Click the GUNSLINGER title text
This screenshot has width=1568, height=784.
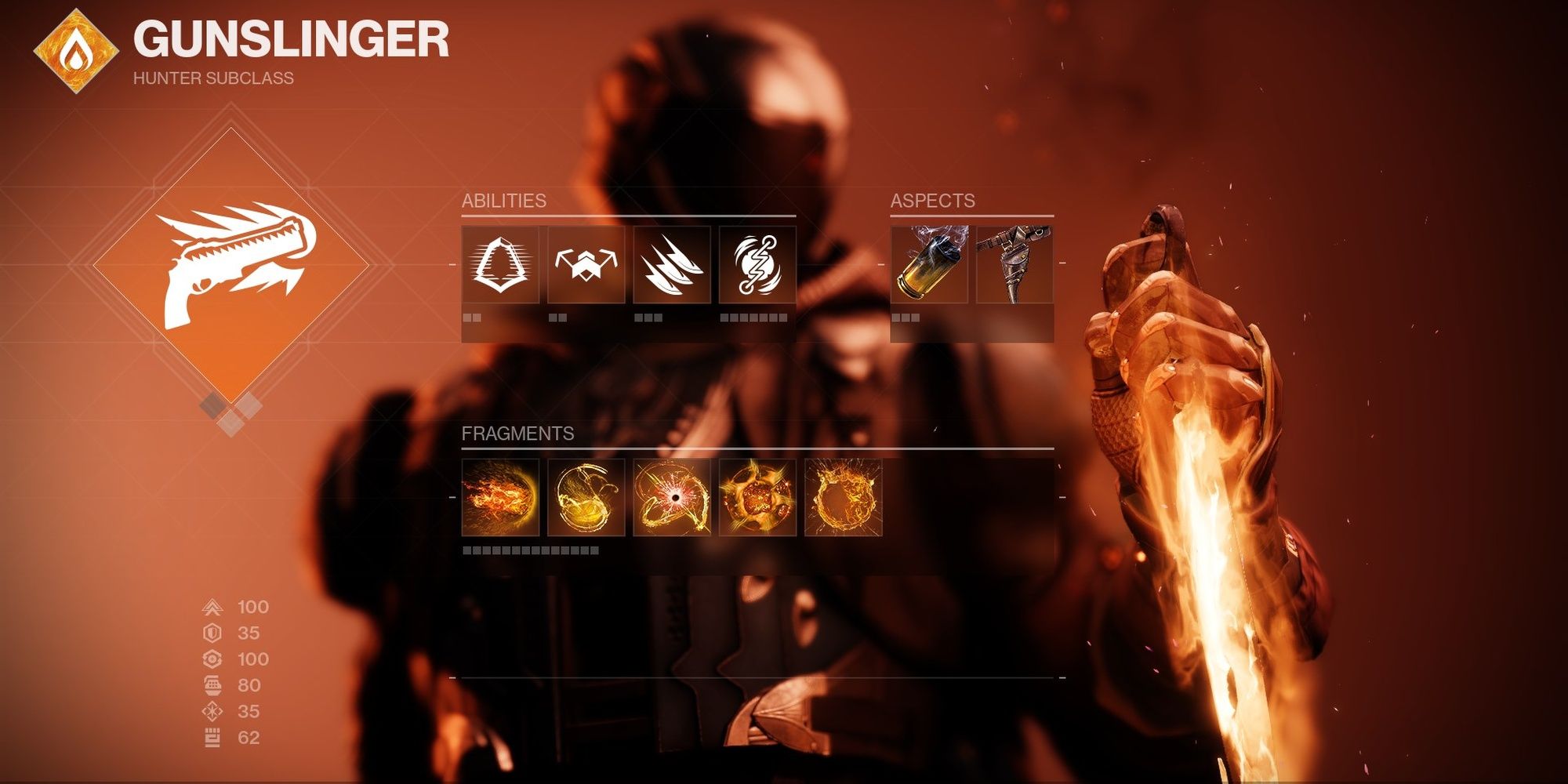click(290, 38)
